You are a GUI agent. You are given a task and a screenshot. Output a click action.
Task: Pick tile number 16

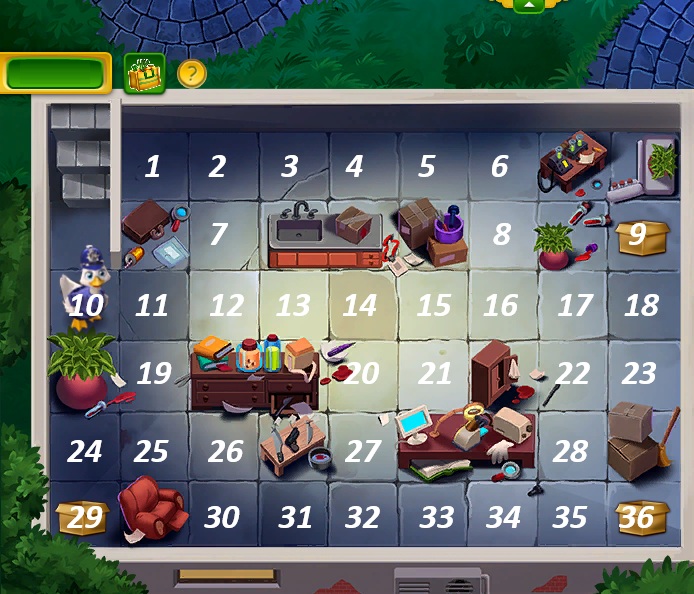(501, 304)
